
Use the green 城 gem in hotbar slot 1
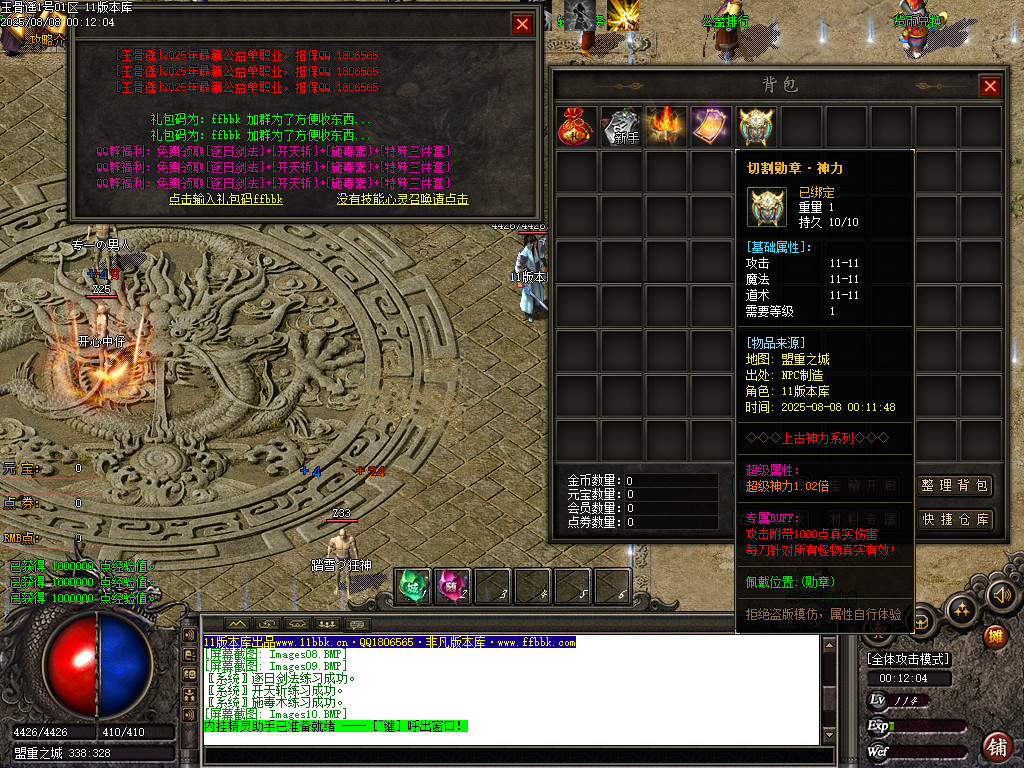coord(412,586)
